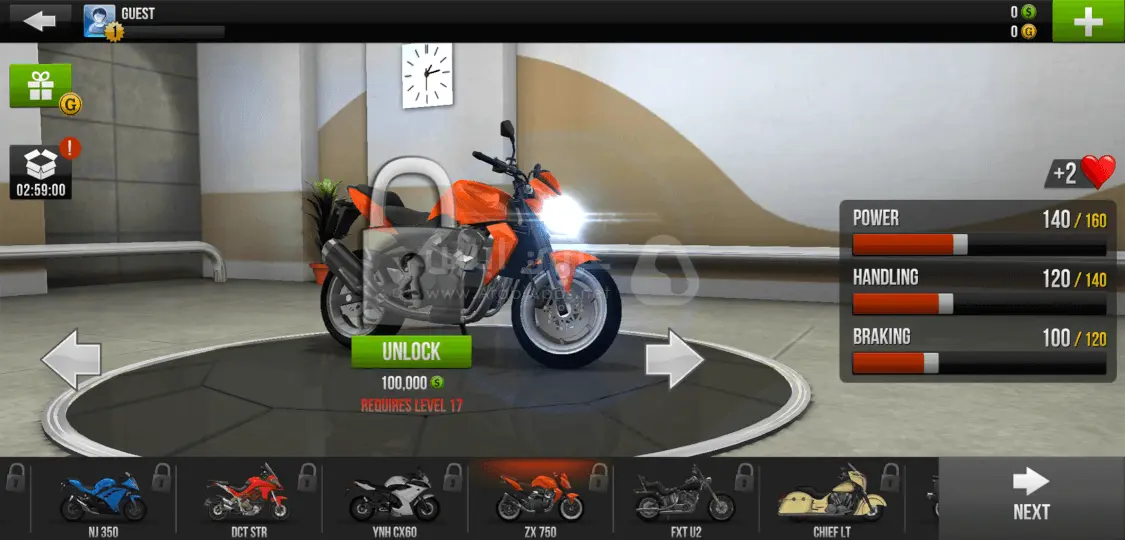The image size is (1125, 540).
Task: Continue with the NEXT button
Action: tap(1031, 496)
